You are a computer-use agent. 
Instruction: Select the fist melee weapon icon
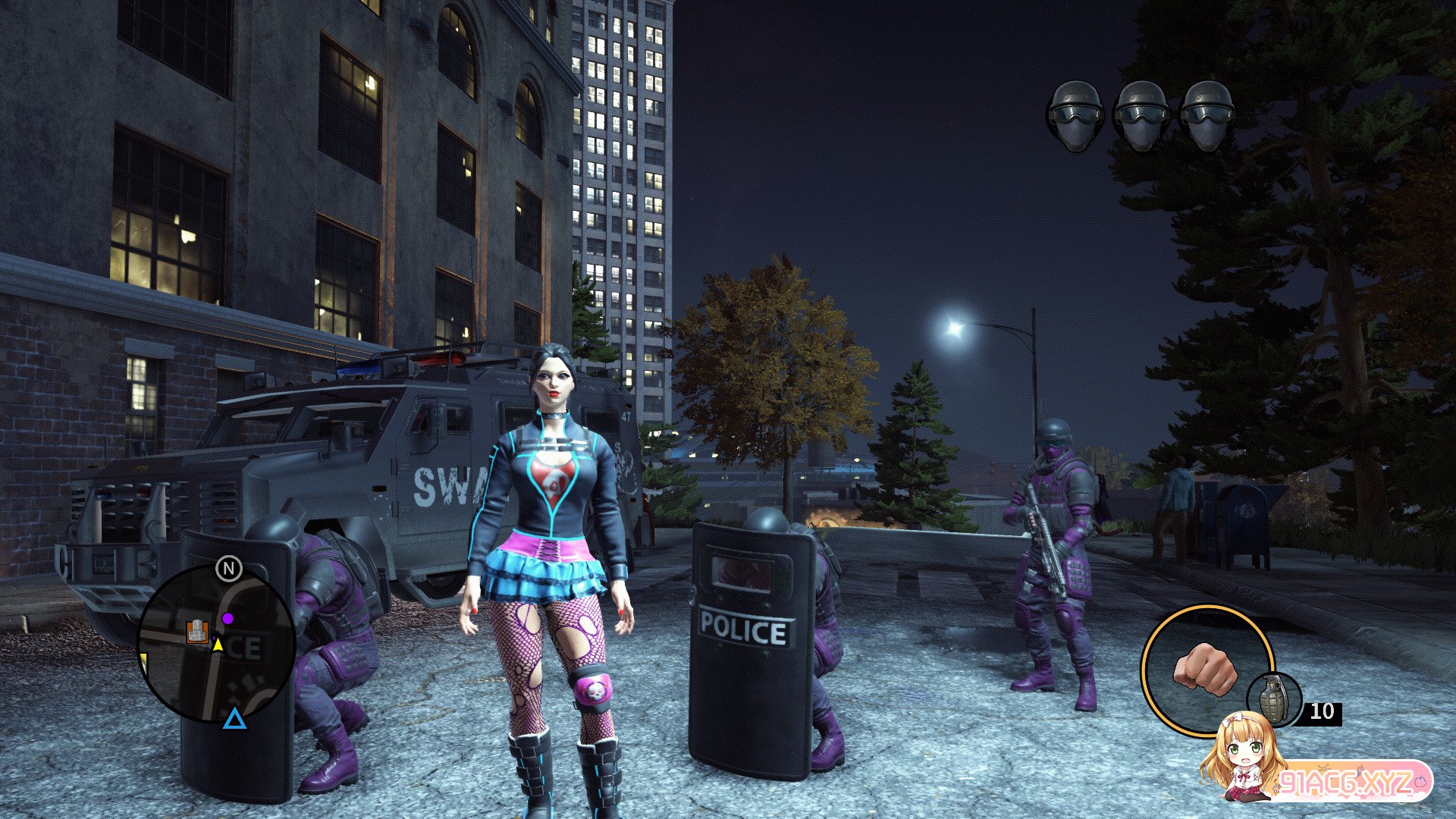coord(1204,668)
